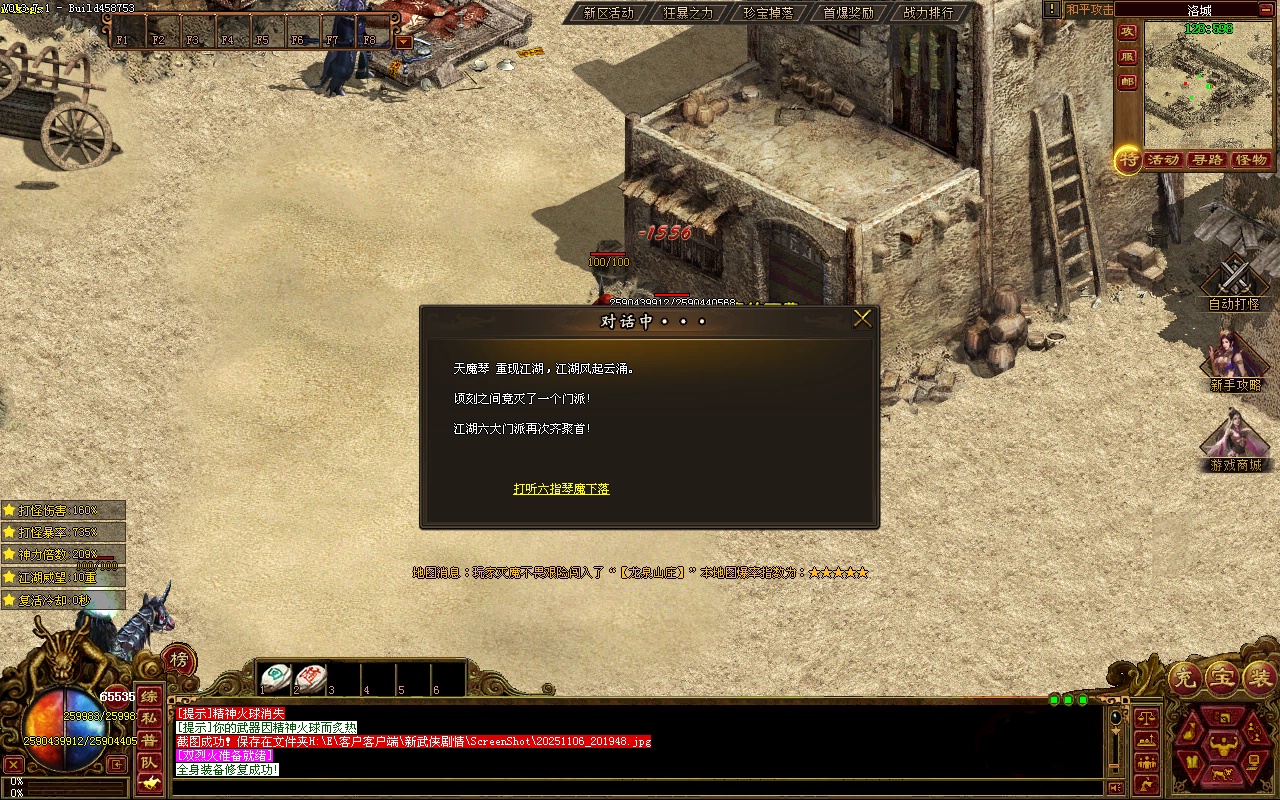Screen dimensions: 1280x800
Task: Open the 怪物 monster list button
Action: click(1251, 160)
